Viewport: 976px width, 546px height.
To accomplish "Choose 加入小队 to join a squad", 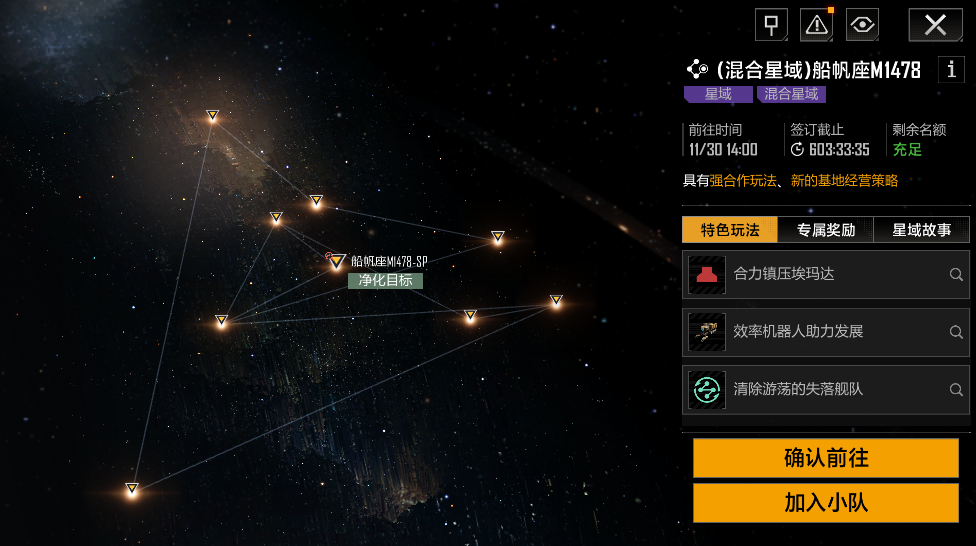I will (826, 502).
